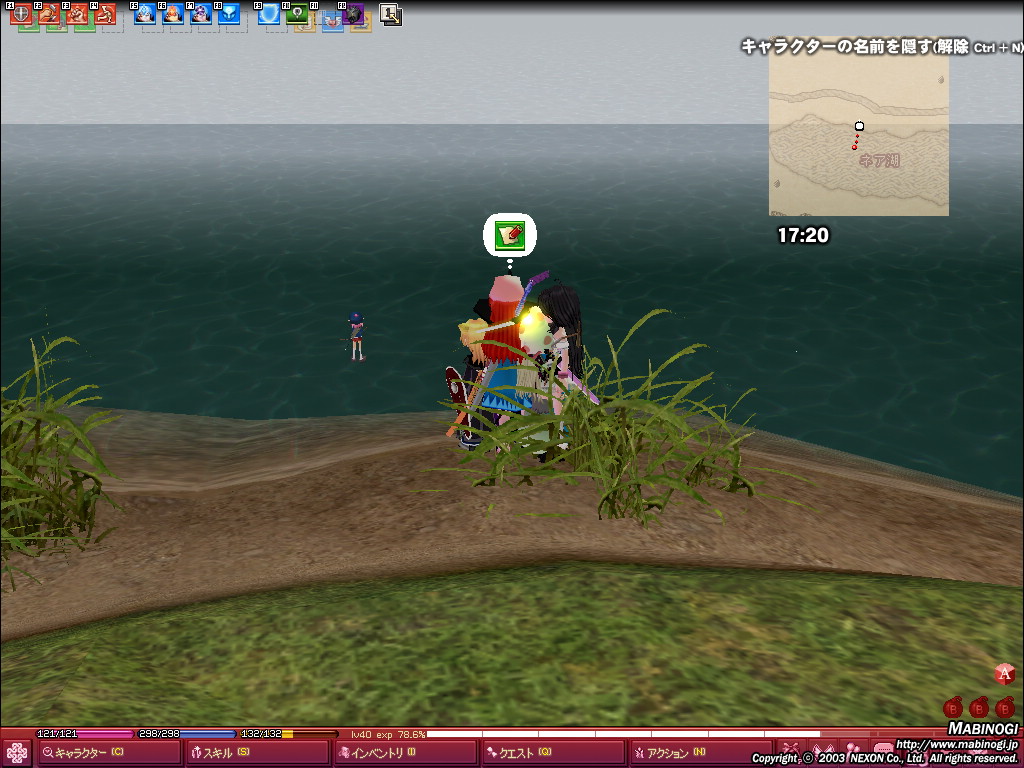The width and height of the screenshot is (1024, 768).
Task: Cast the F6 fire magic skill
Action: [x=173, y=14]
